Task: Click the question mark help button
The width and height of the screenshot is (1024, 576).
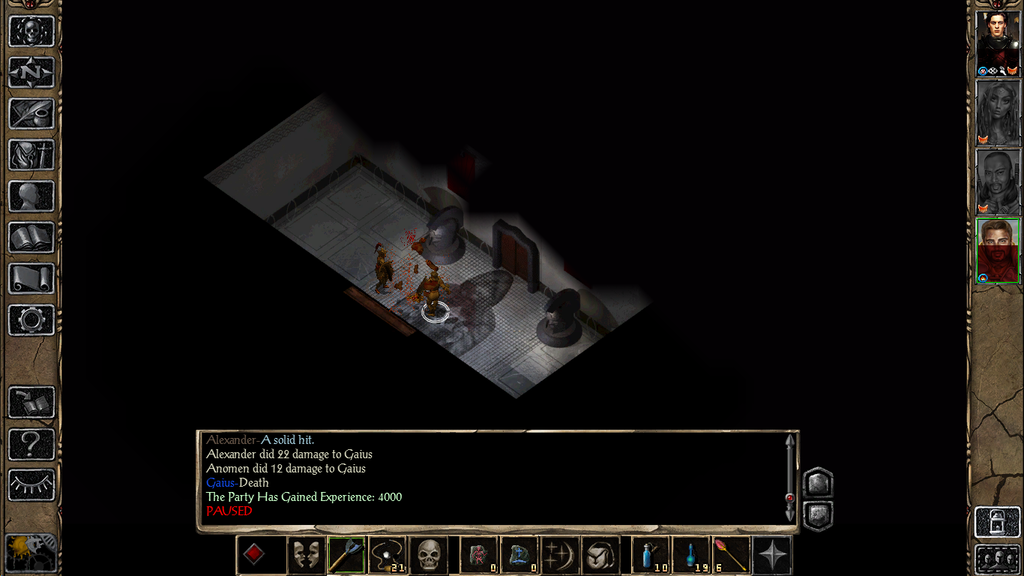Action: [x=31, y=443]
